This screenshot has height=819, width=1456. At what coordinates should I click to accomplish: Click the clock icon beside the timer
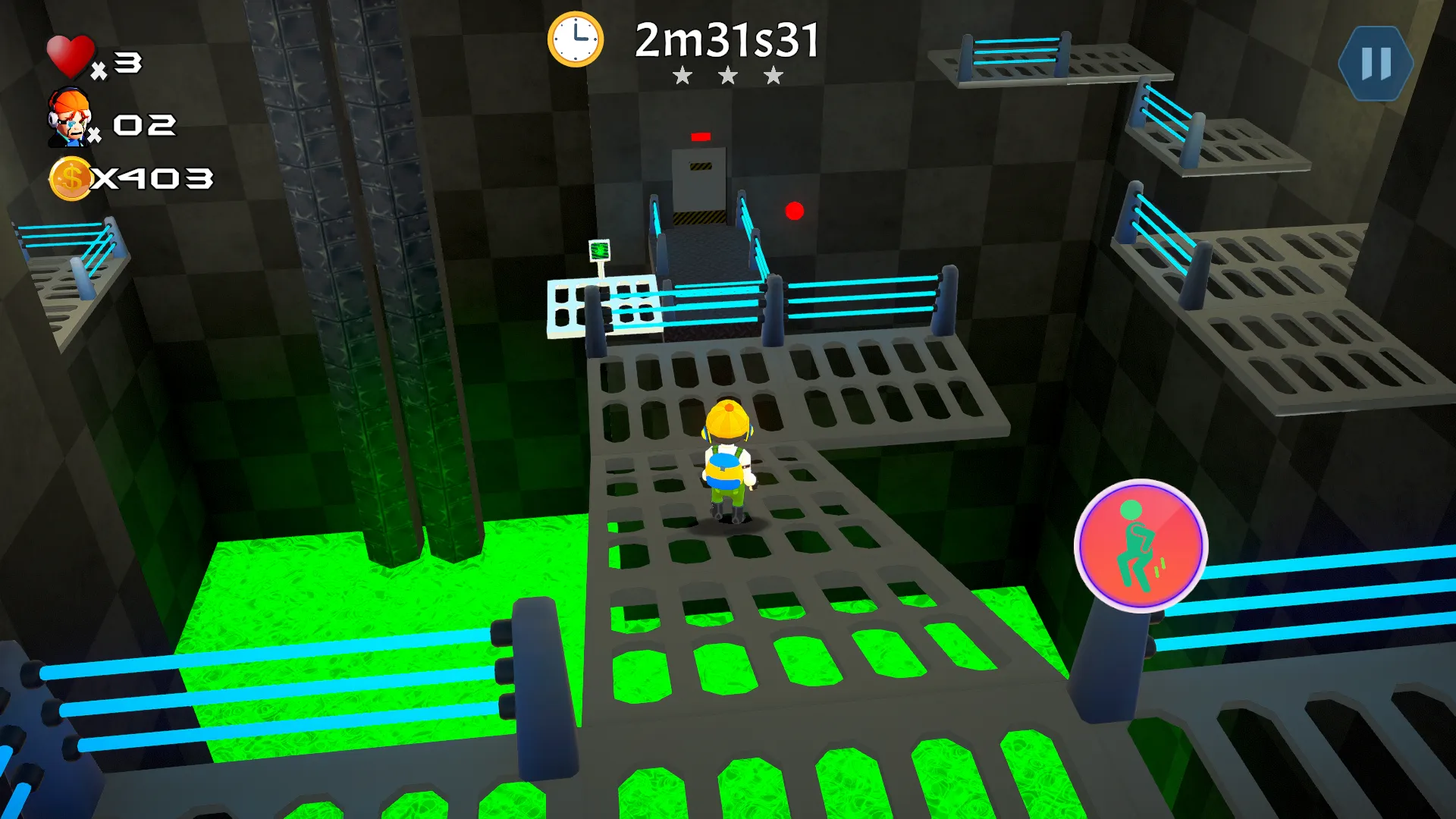pyautogui.click(x=576, y=41)
